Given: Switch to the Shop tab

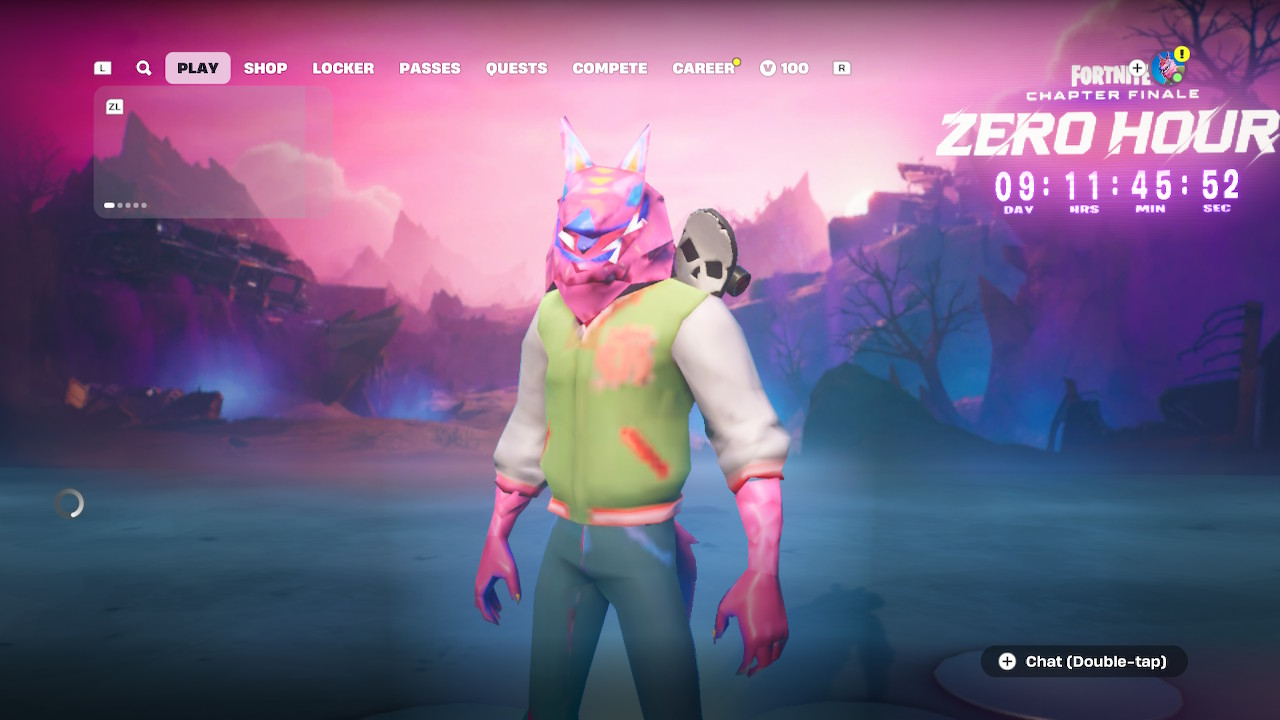Looking at the screenshot, I should (x=265, y=68).
